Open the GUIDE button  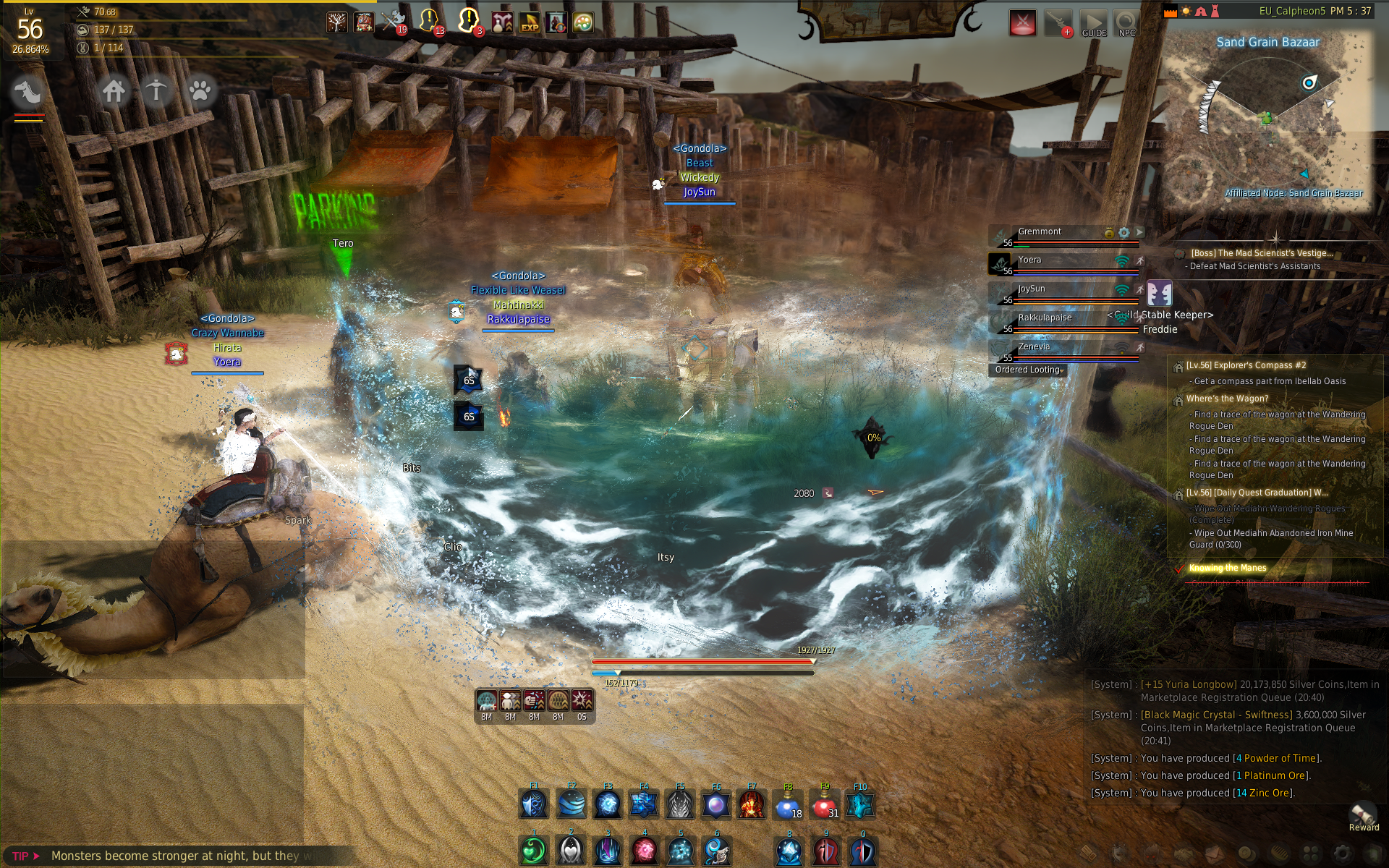(1093, 23)
